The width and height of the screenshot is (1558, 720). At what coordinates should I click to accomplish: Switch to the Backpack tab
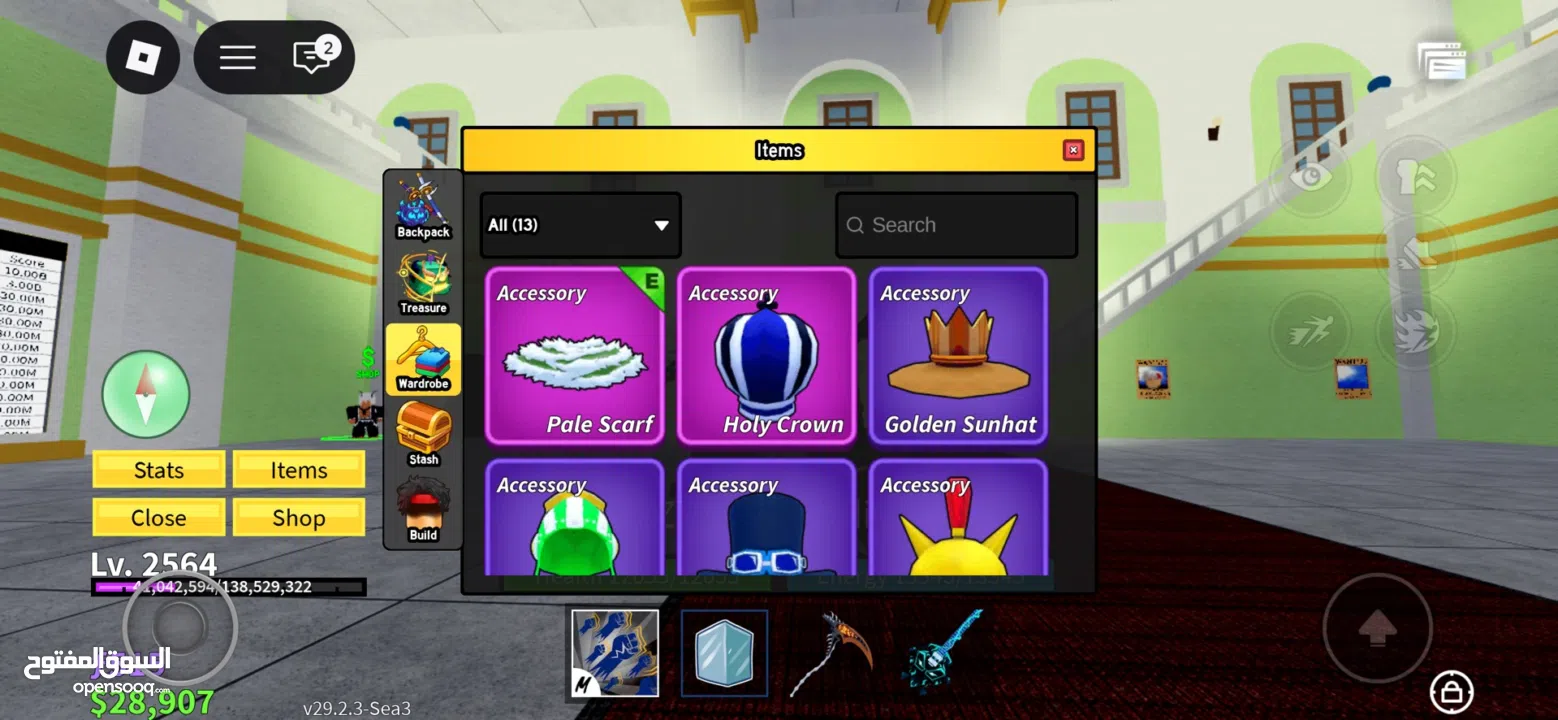point(423,209)
